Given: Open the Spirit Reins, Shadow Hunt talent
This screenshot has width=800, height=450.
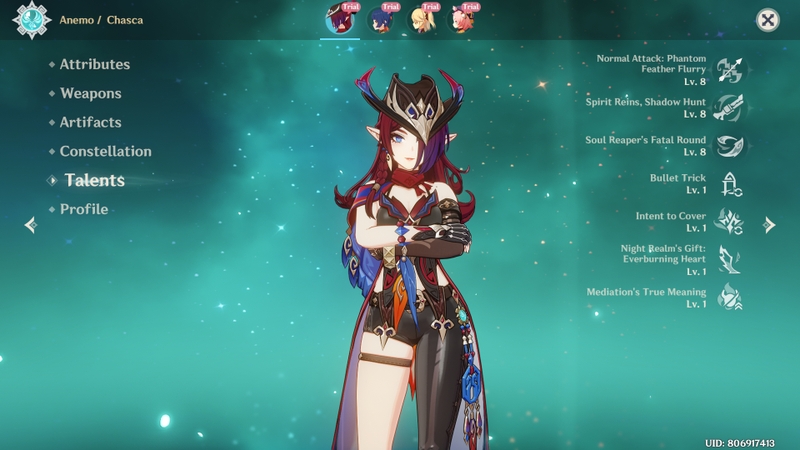Looking at the screenshot, I should [x=730, y=108].
